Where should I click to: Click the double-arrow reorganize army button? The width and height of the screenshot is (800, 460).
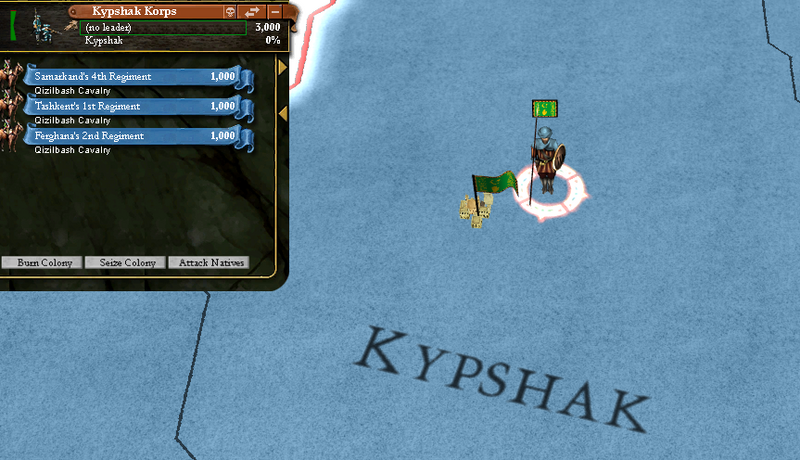pos(252,11)
